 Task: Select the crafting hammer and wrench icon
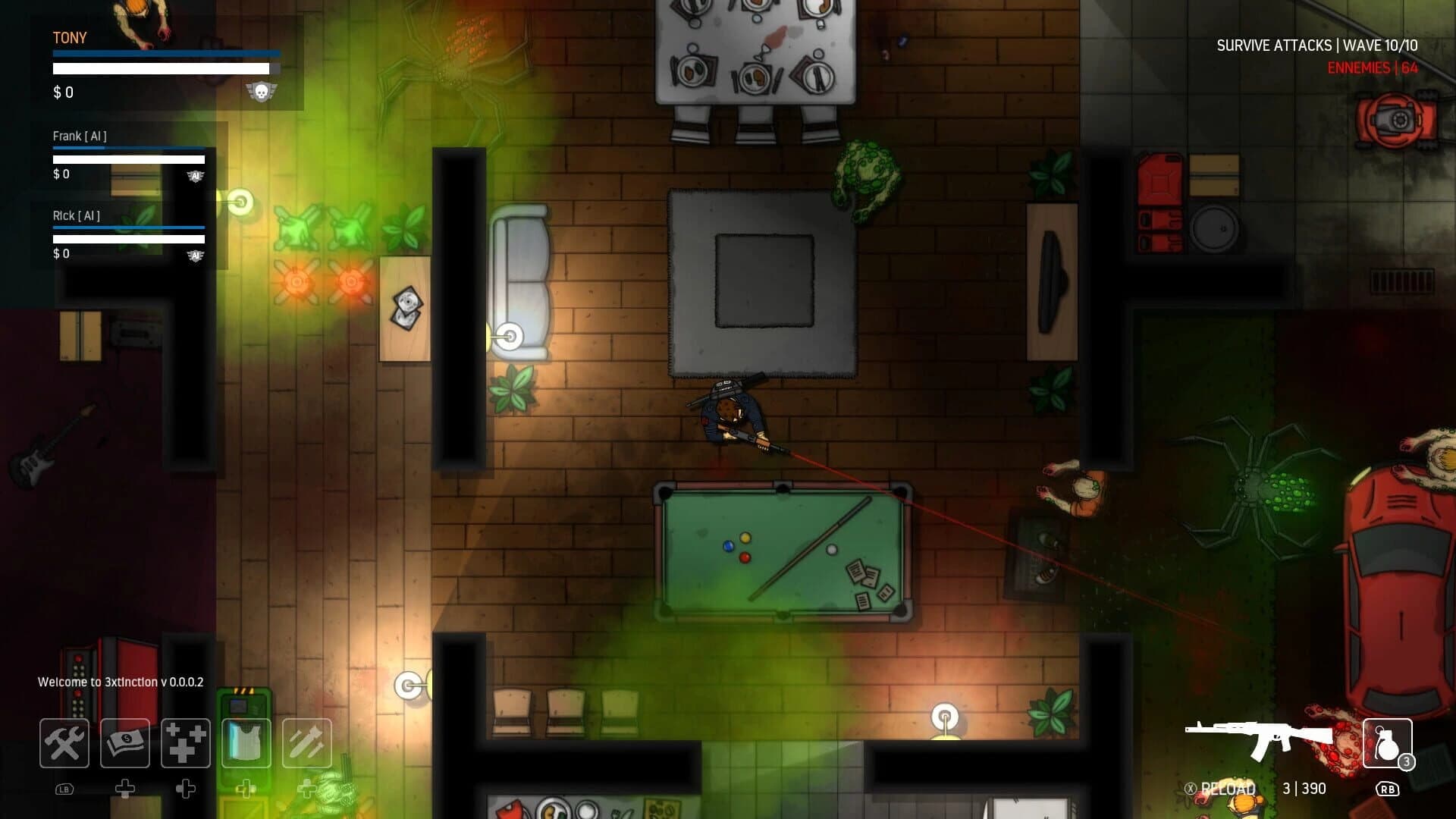point(64,743)
